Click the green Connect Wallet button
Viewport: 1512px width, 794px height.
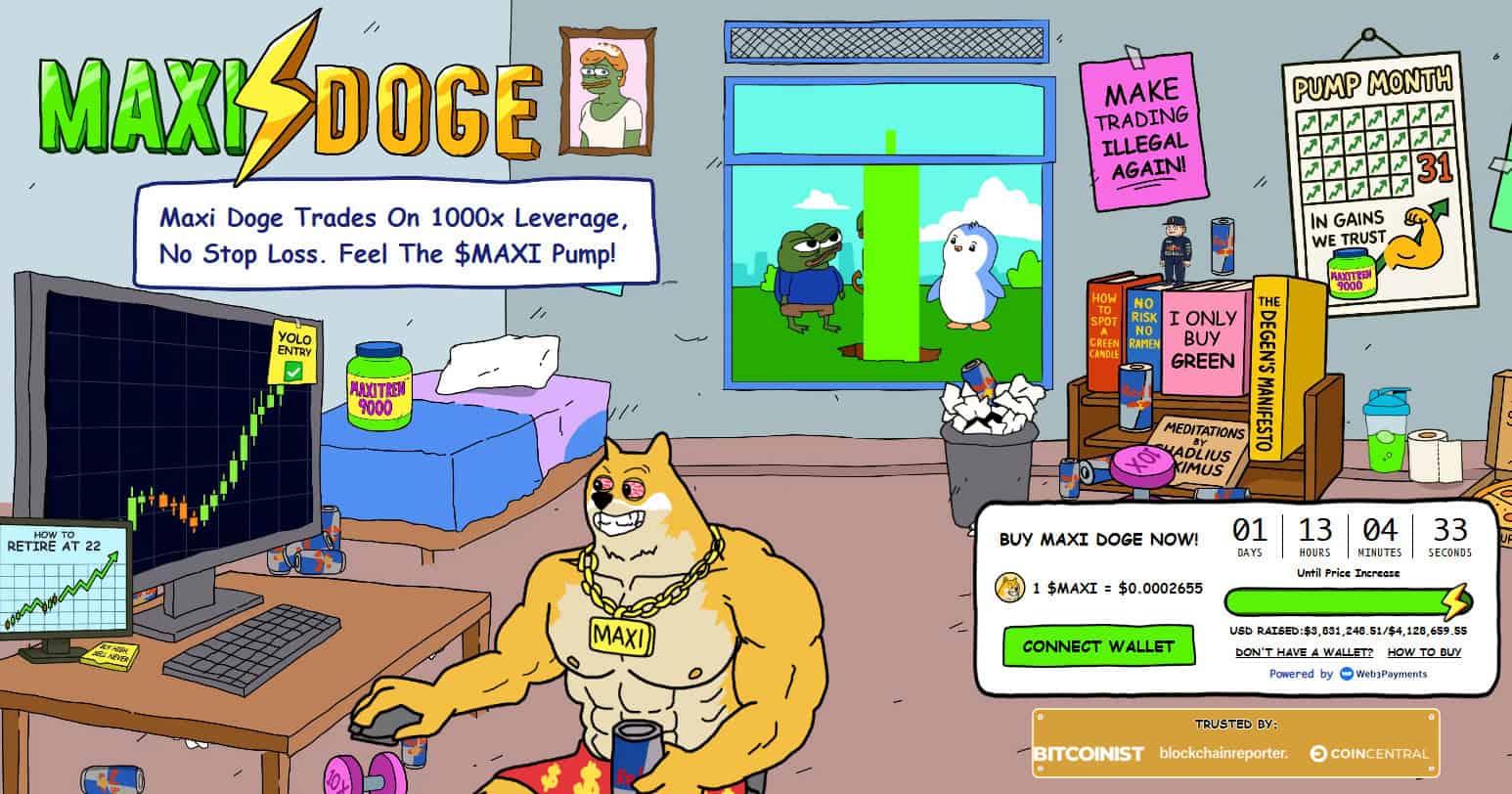pos(1099,646)
